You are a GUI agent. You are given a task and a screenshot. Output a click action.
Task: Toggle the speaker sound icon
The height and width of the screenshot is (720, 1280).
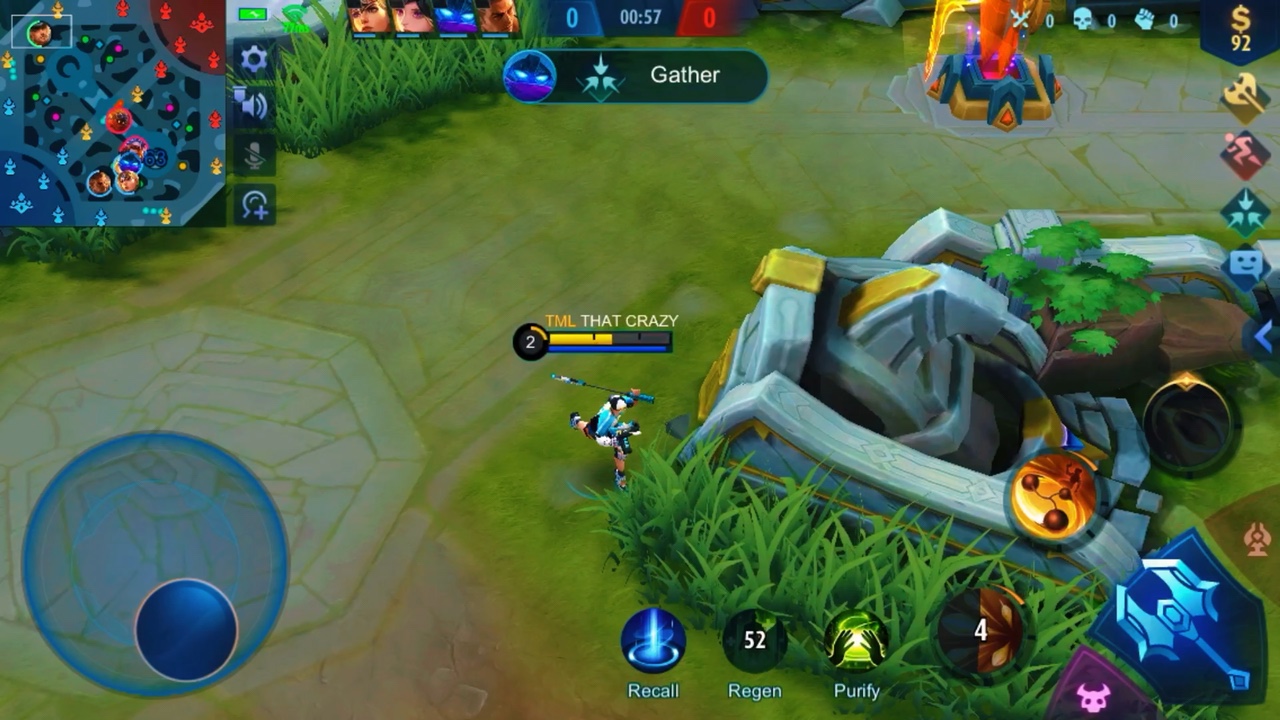[x=254, y=106]
